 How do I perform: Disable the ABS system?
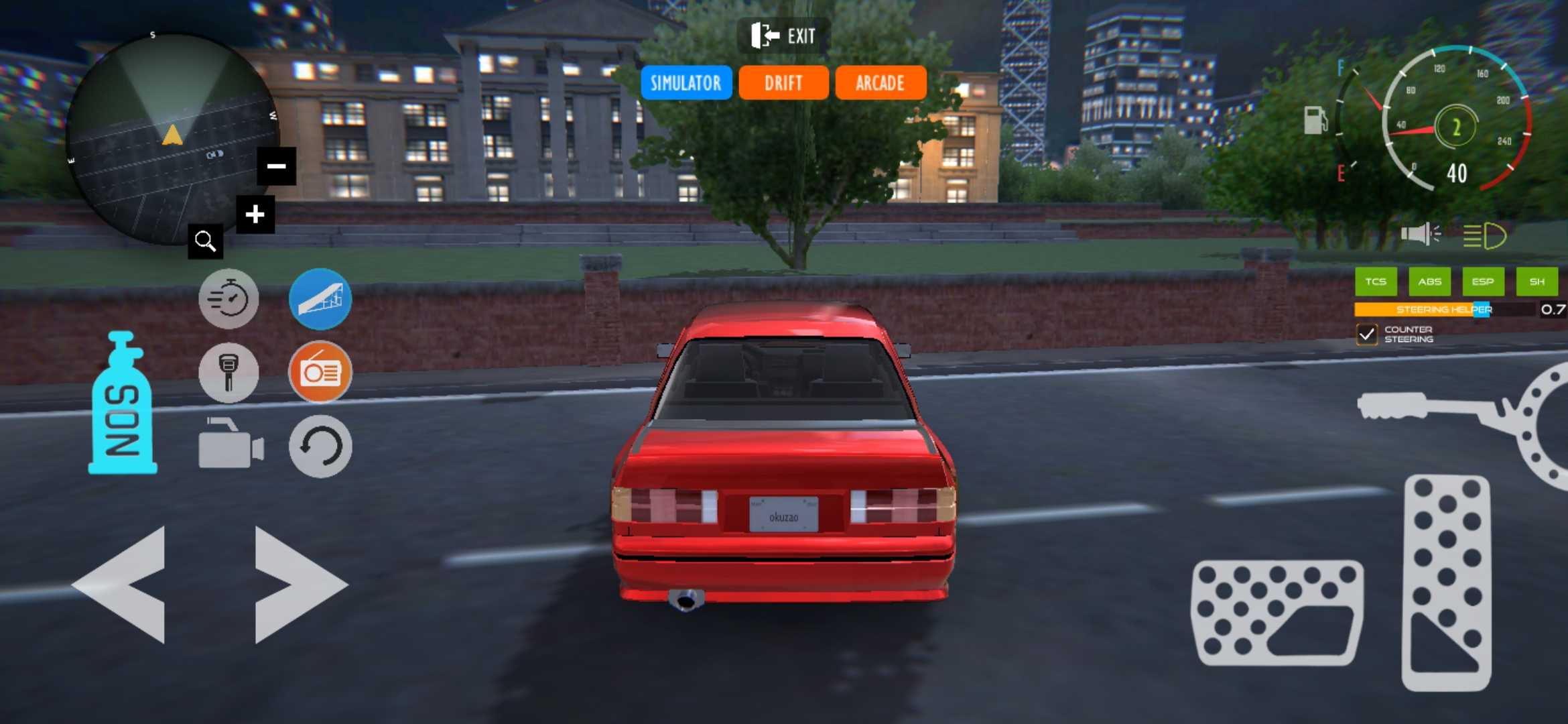[1431, 282]
